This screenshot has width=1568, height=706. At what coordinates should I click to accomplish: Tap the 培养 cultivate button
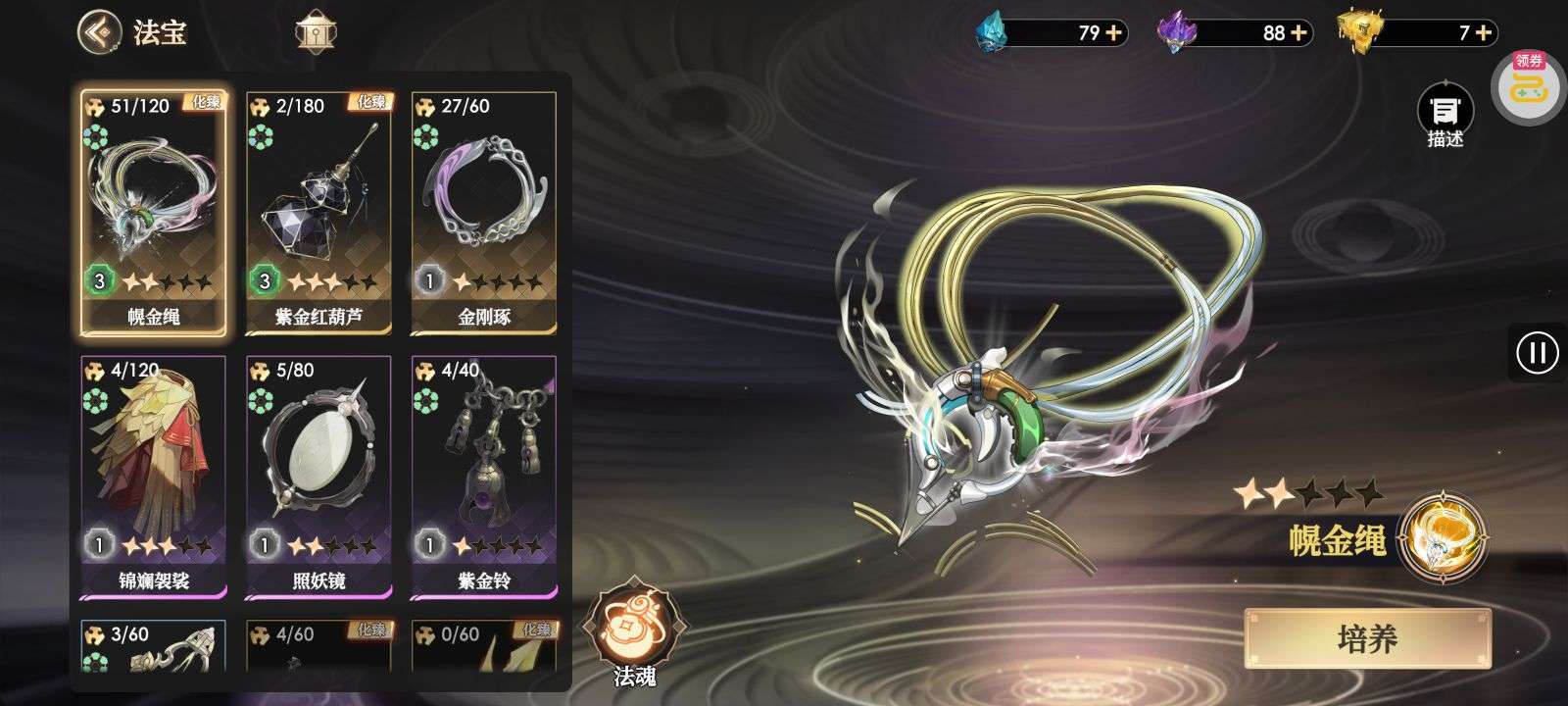click(1367, 639)
